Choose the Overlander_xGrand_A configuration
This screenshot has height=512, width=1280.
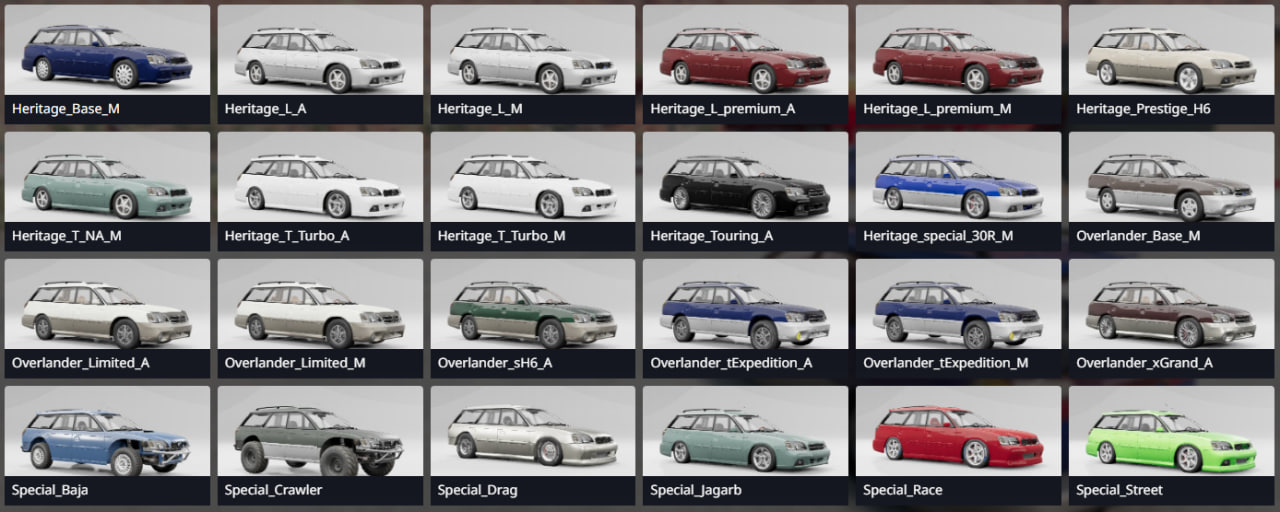[1172, 314]
